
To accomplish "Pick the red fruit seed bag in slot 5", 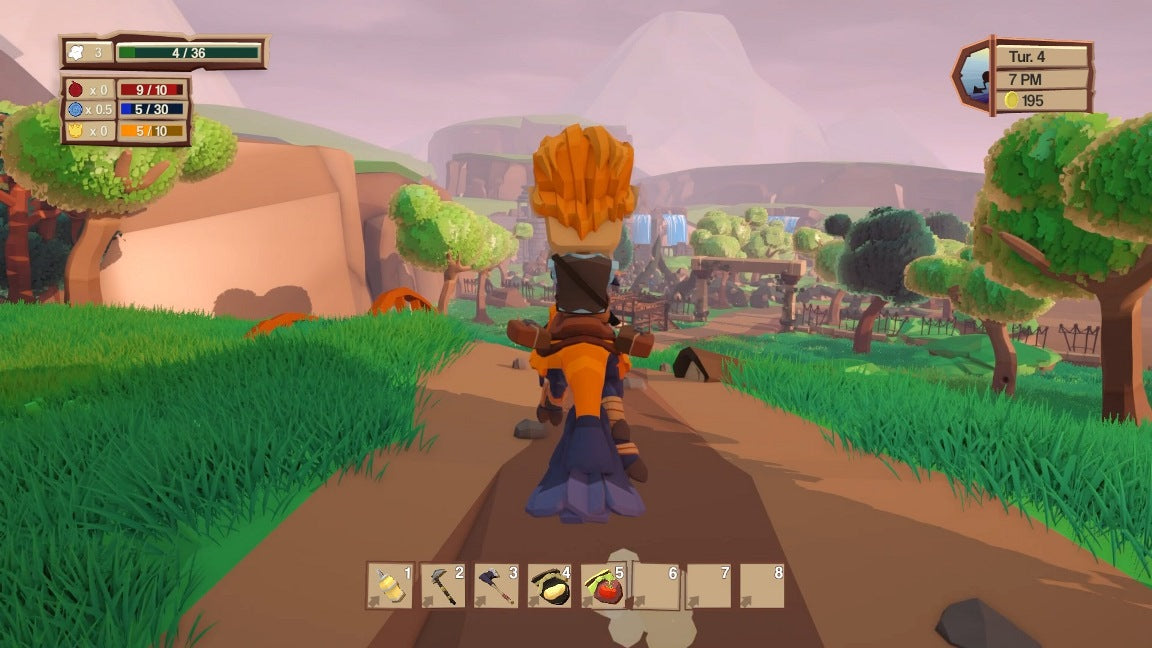I will [604, 586].
